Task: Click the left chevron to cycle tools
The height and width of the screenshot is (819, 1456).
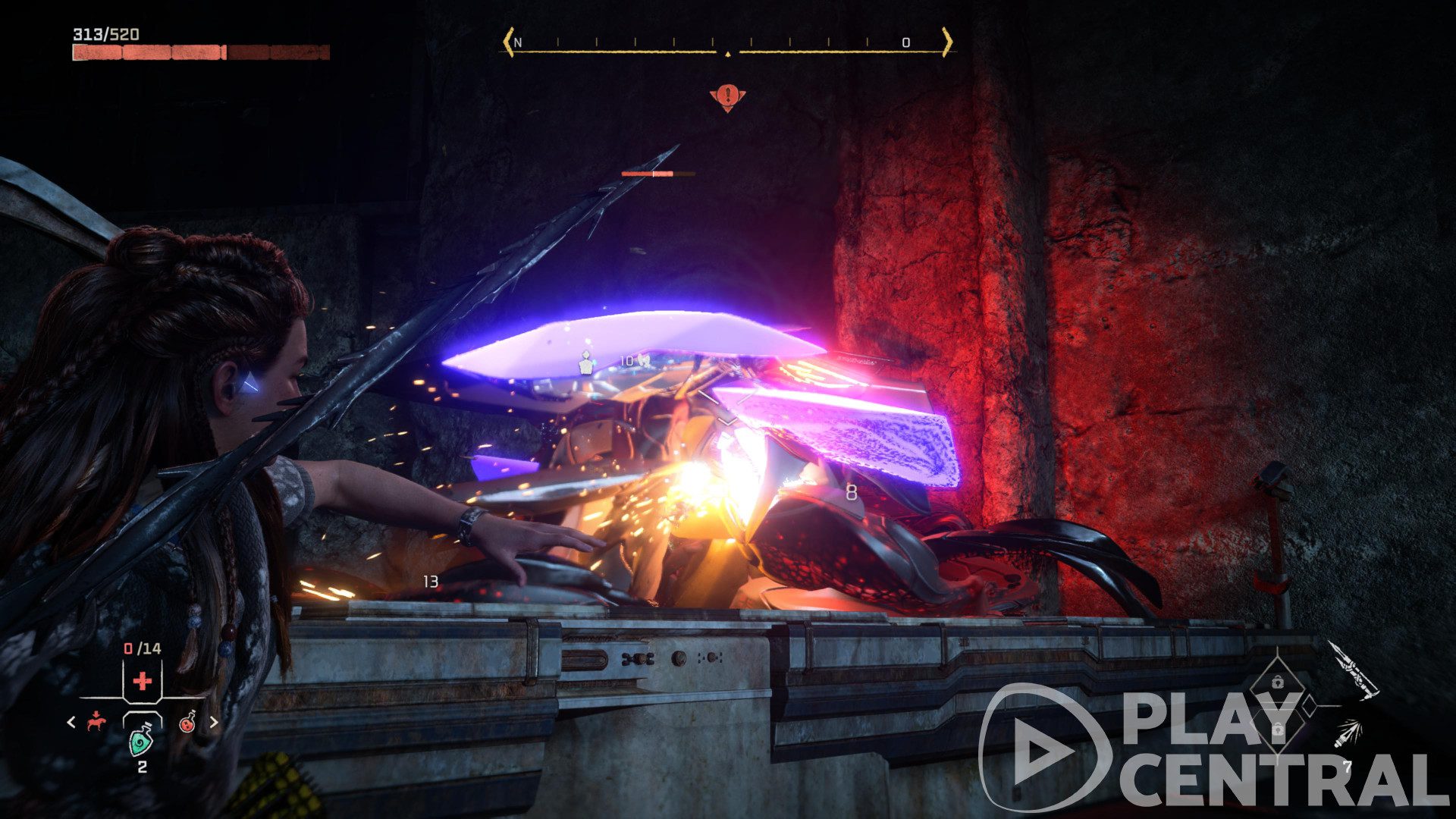Action: (71, 723)
